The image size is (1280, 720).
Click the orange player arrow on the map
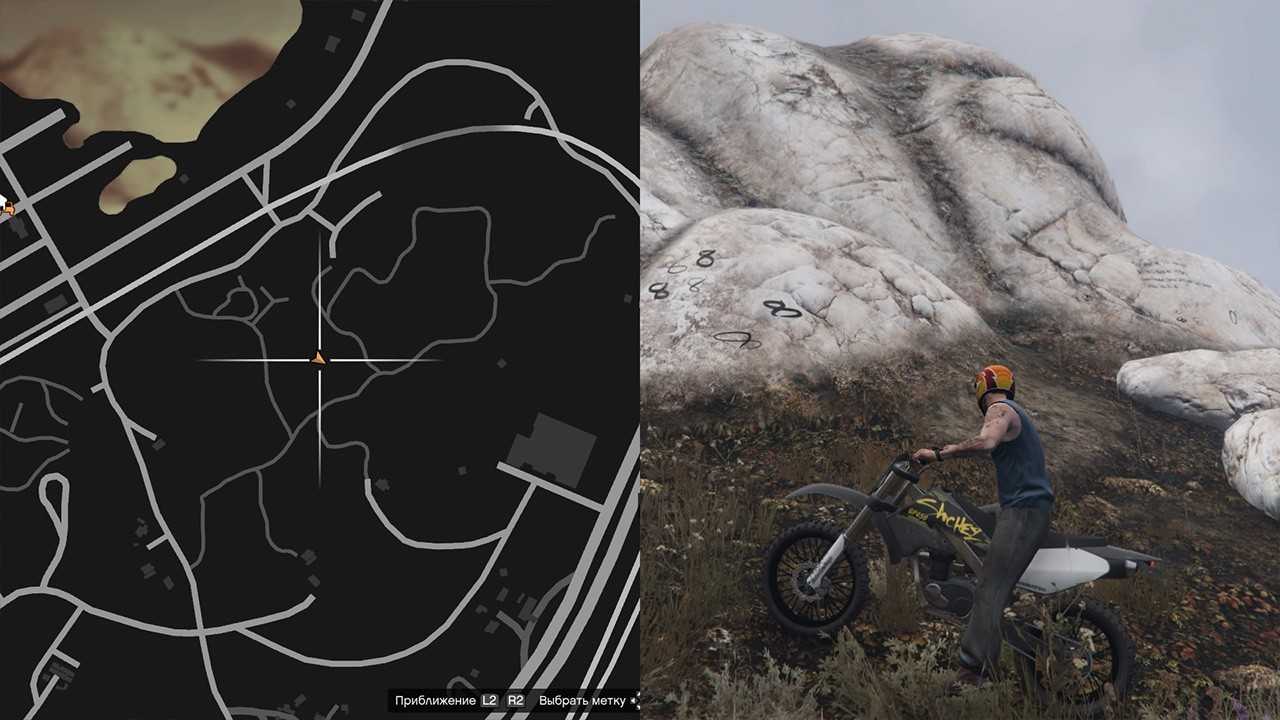[x=319, y=358]
